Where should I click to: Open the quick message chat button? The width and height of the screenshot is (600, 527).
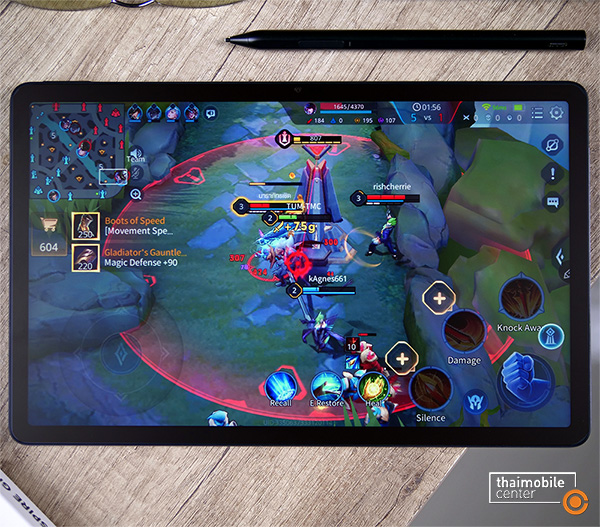553,202
